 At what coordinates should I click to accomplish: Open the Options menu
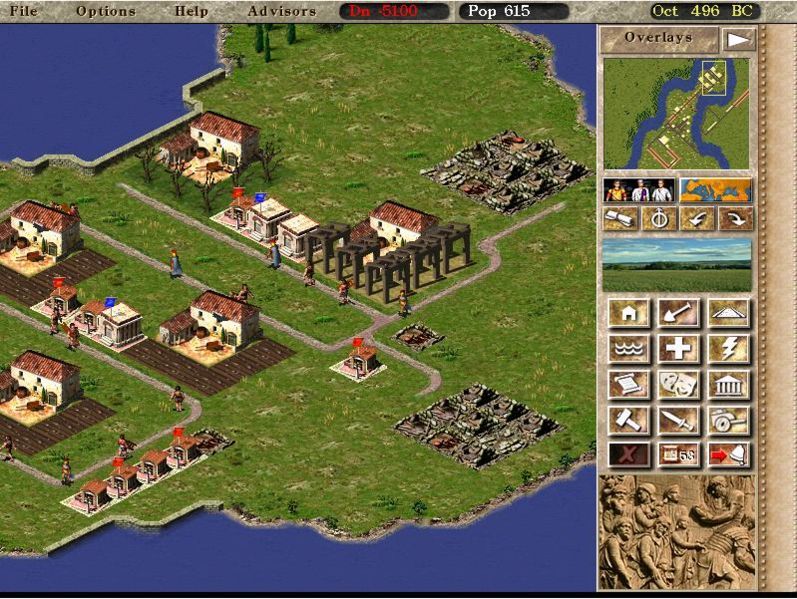pos(105,11)
